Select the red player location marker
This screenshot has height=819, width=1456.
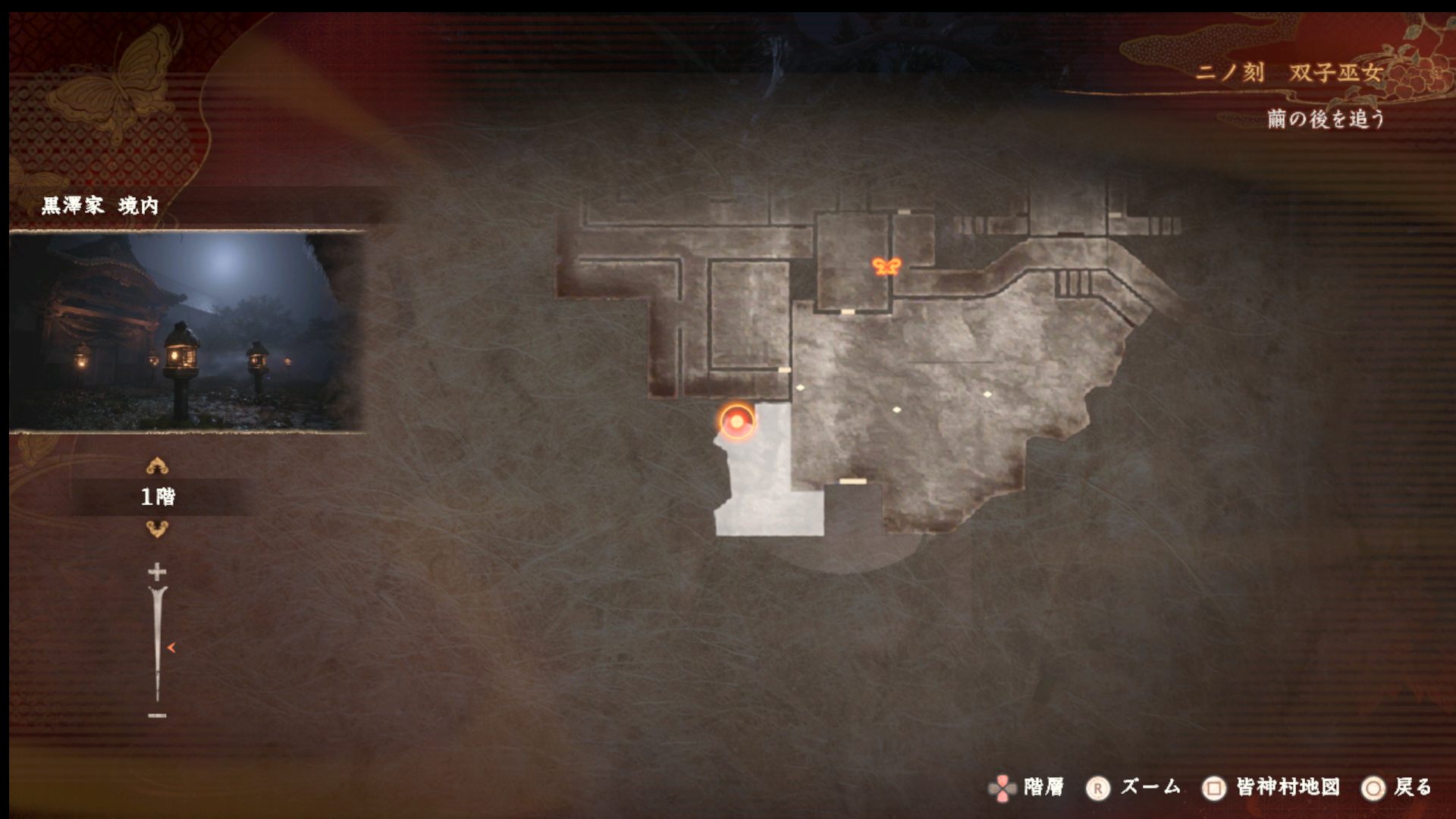tap(736, 422)
